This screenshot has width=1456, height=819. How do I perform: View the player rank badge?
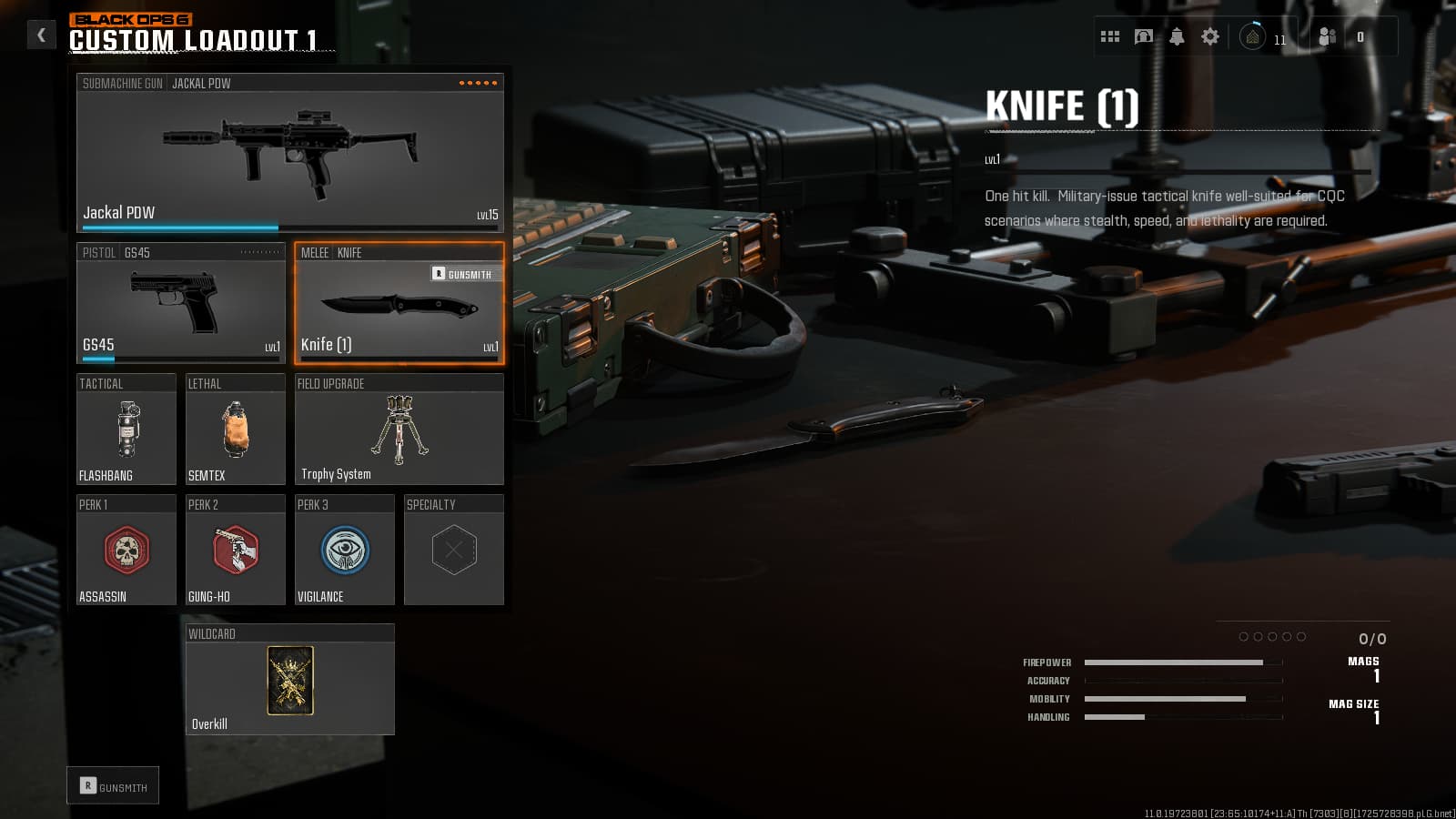[1252, 37]
